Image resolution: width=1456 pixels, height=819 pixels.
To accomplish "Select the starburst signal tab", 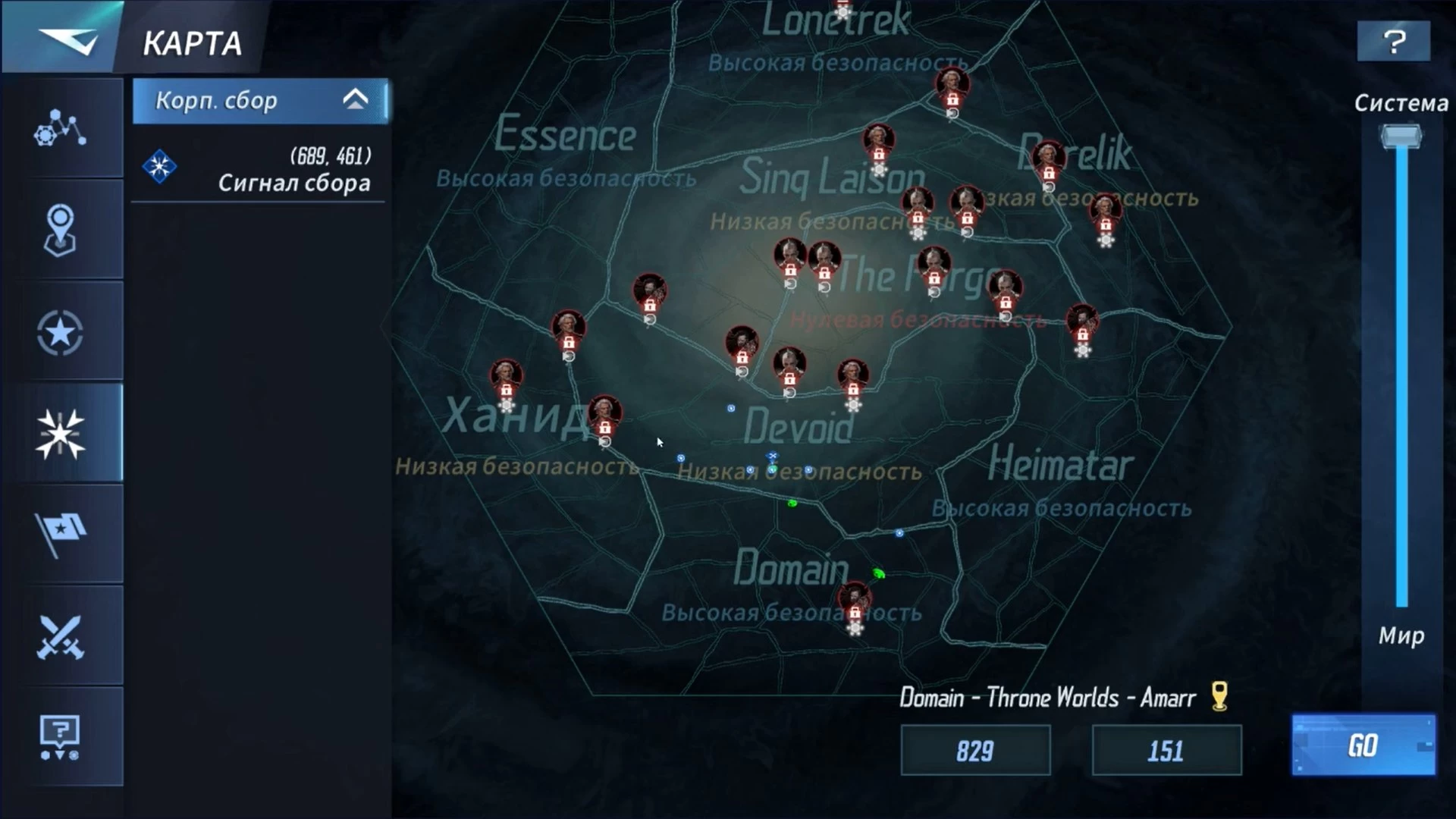I will 61,433.
